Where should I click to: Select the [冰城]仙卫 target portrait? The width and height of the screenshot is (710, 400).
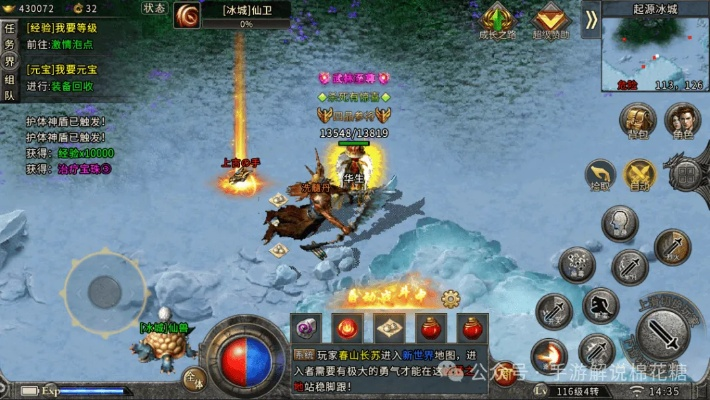(x=187, y=15)
